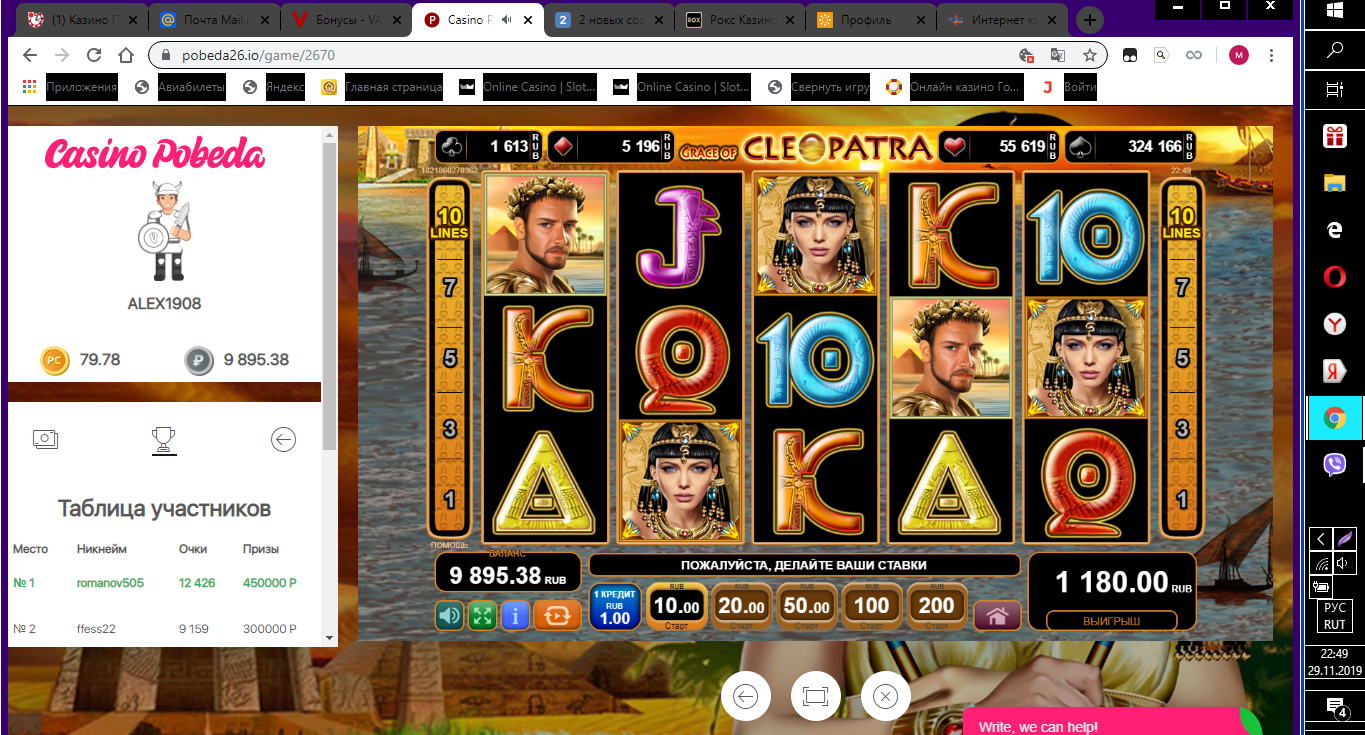
Task: Exit to lobby via the house button
Action: click(997, 615)
